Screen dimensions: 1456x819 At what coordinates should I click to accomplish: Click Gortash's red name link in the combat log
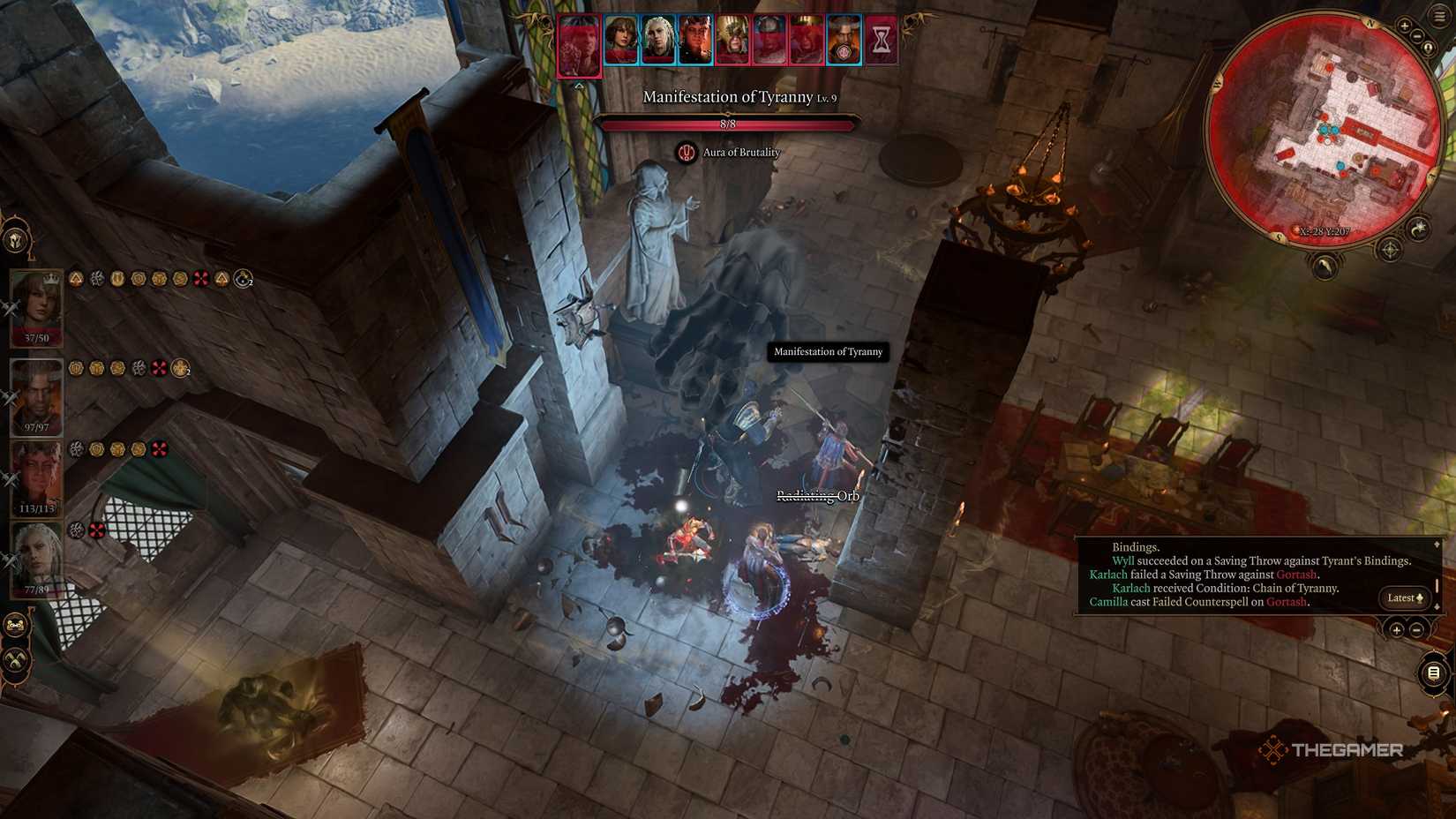click(x=1296, y=575)
